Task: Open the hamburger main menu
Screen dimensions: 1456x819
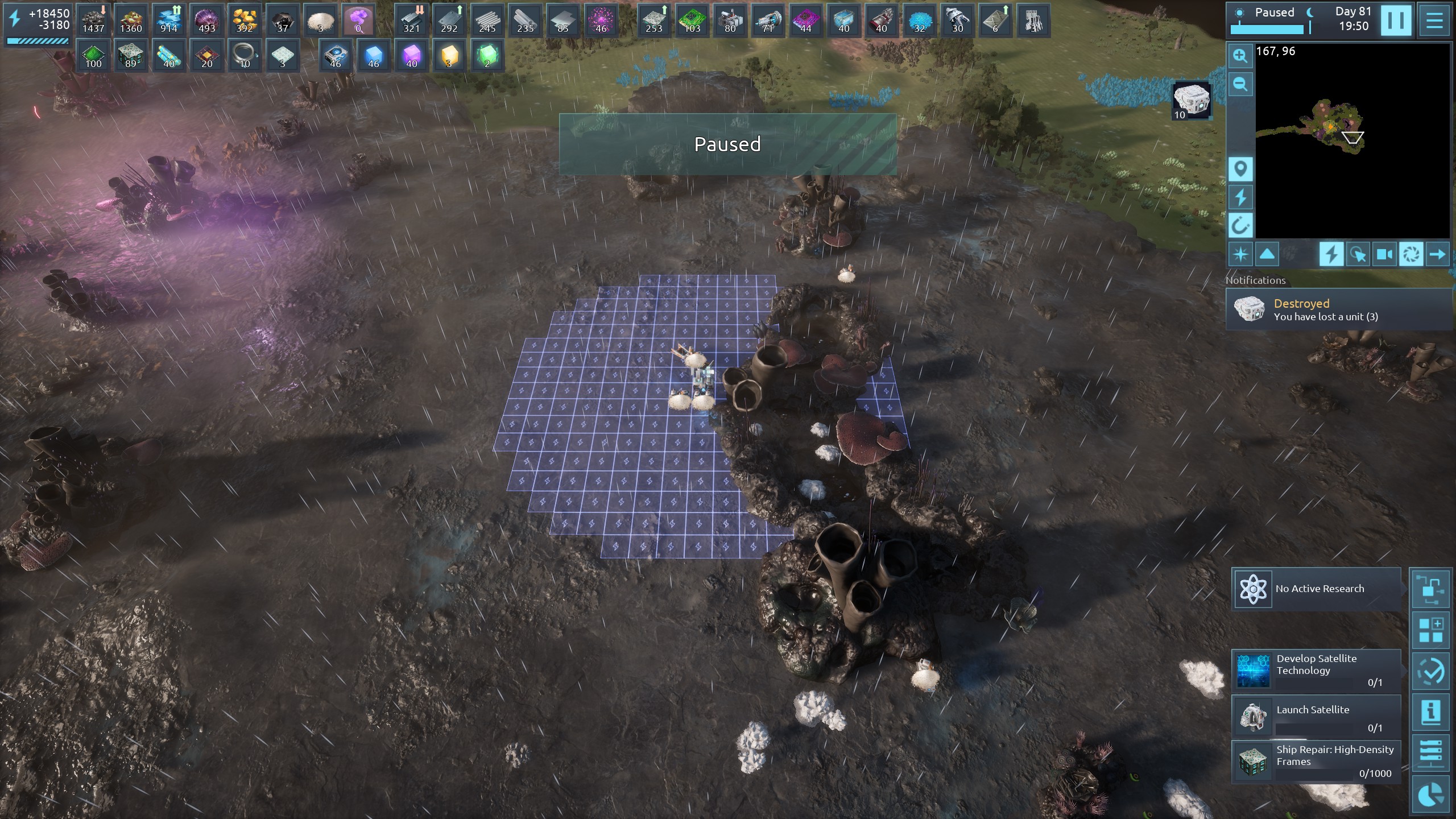Action: [x=1434, y=20]
